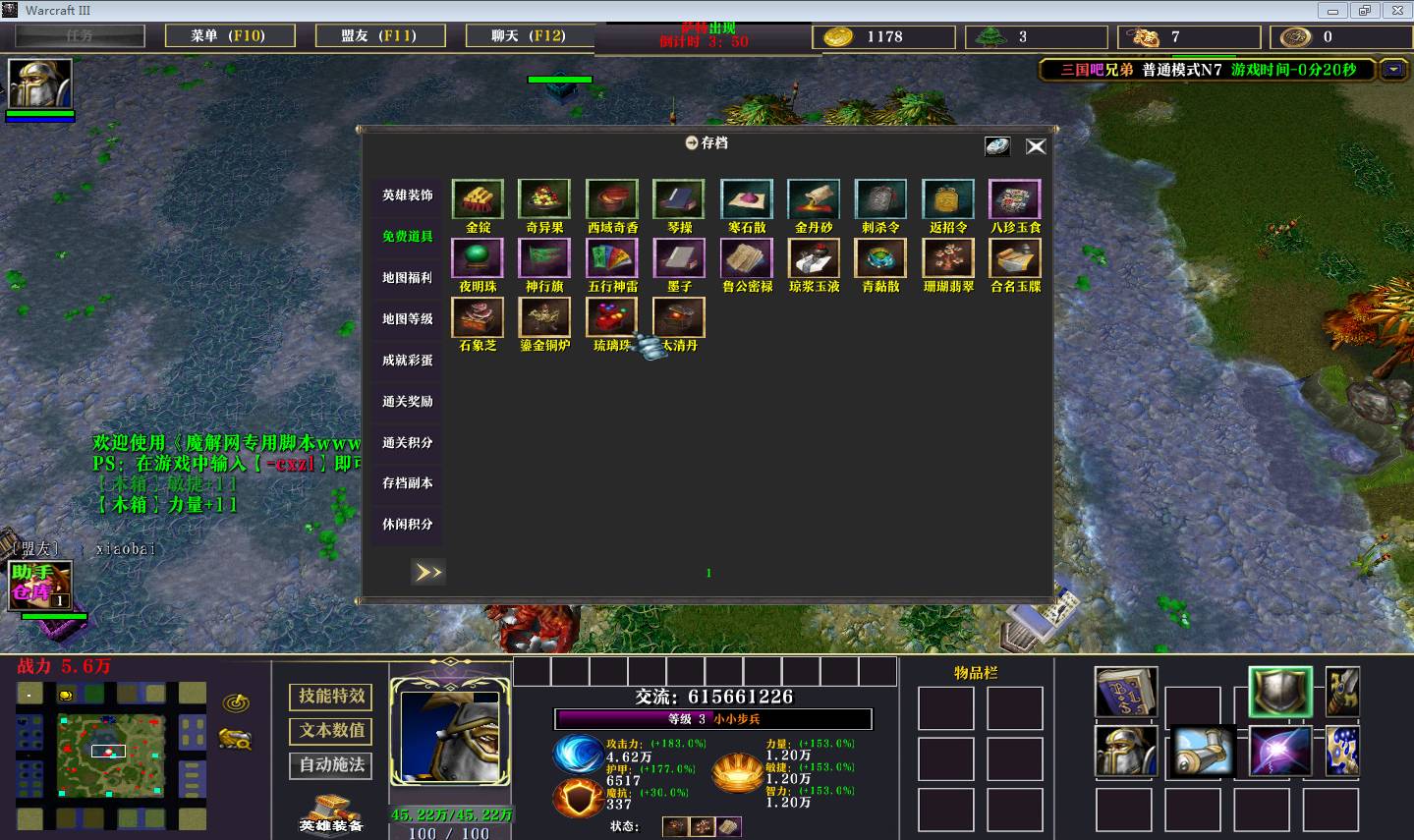Toggle the 技能特效 button
The height and width of the screenshot is (840, 1414).
tap(331, 697)
